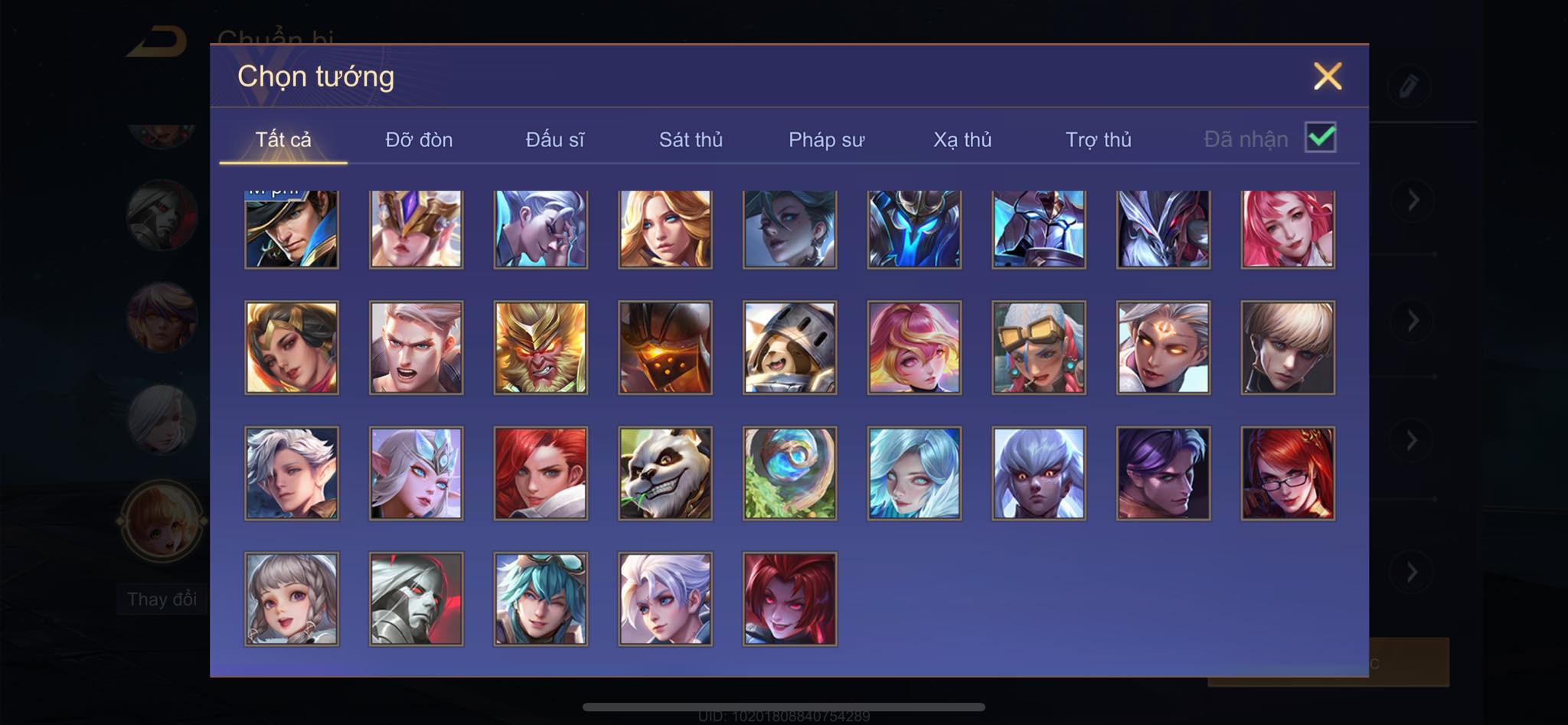This screenshot has width=1568, height=725.
Task: Choose the grey-braided girl hero portrait
Action: [x=292, y=599]
